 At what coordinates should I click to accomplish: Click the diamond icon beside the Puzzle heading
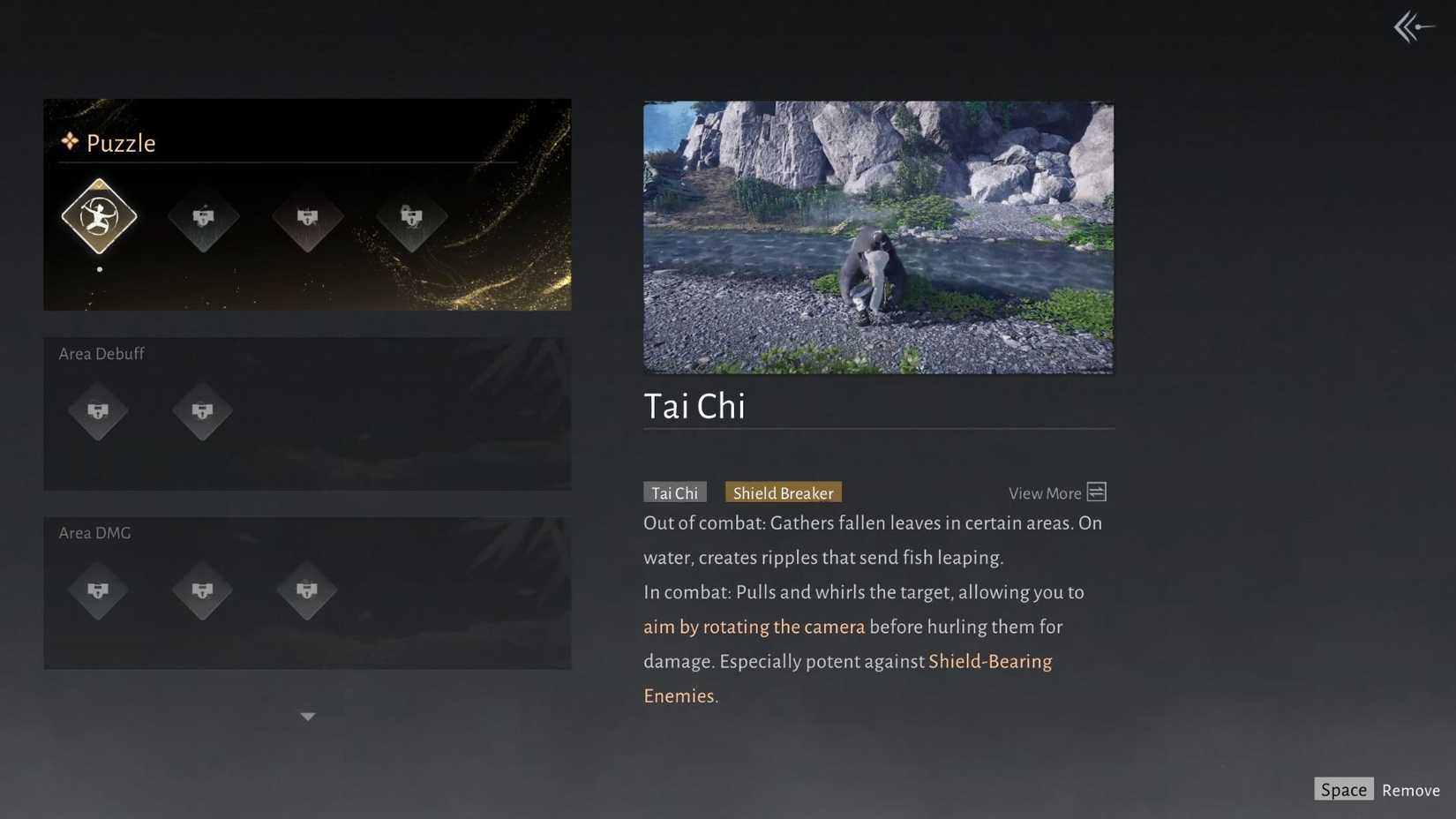point(69,141)
